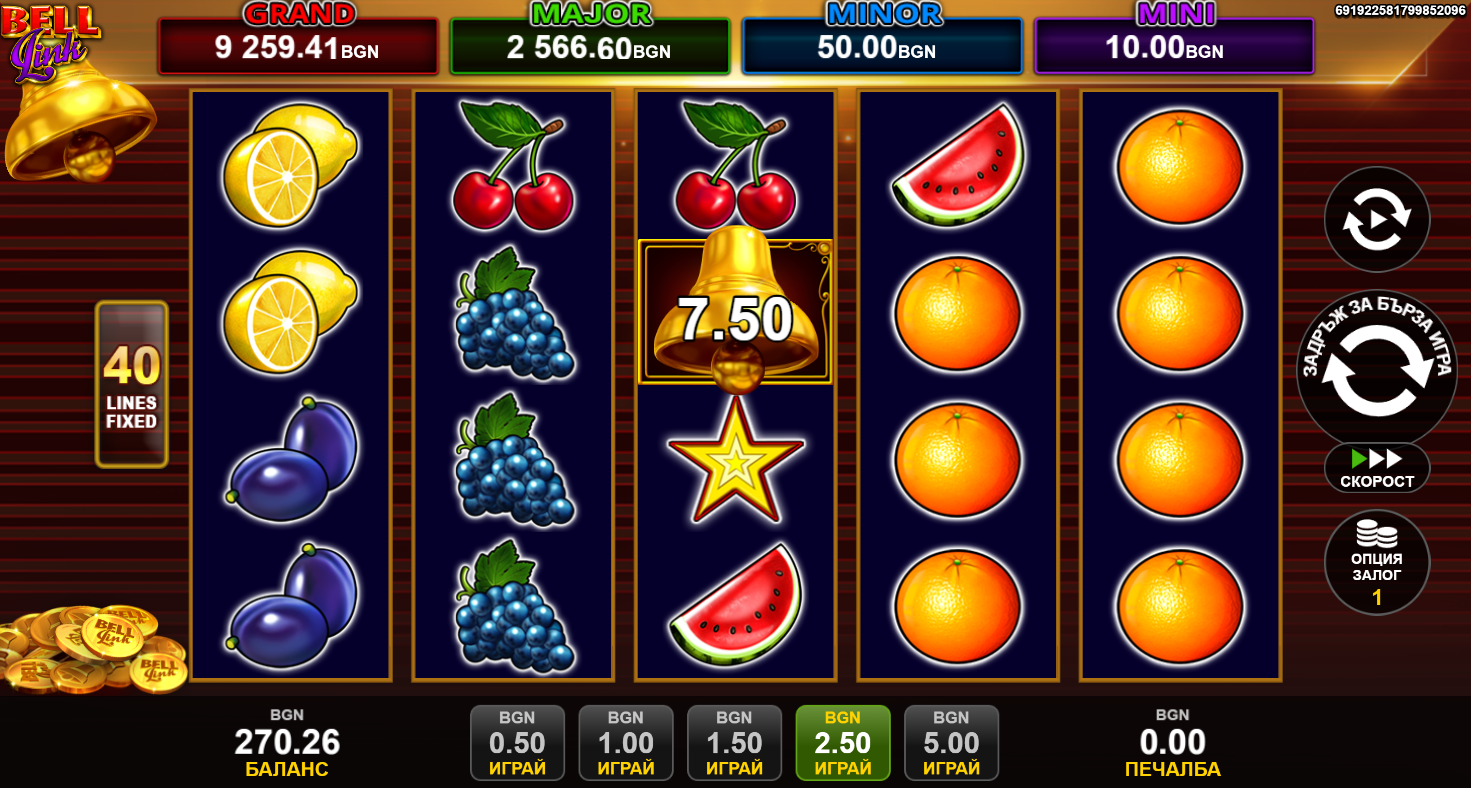Image resolution: width=1471 pixels, height=788 pixels.
Task: Select the 1.50 BGN bet button
Action: pyautogui.click(x=734, y=743)
